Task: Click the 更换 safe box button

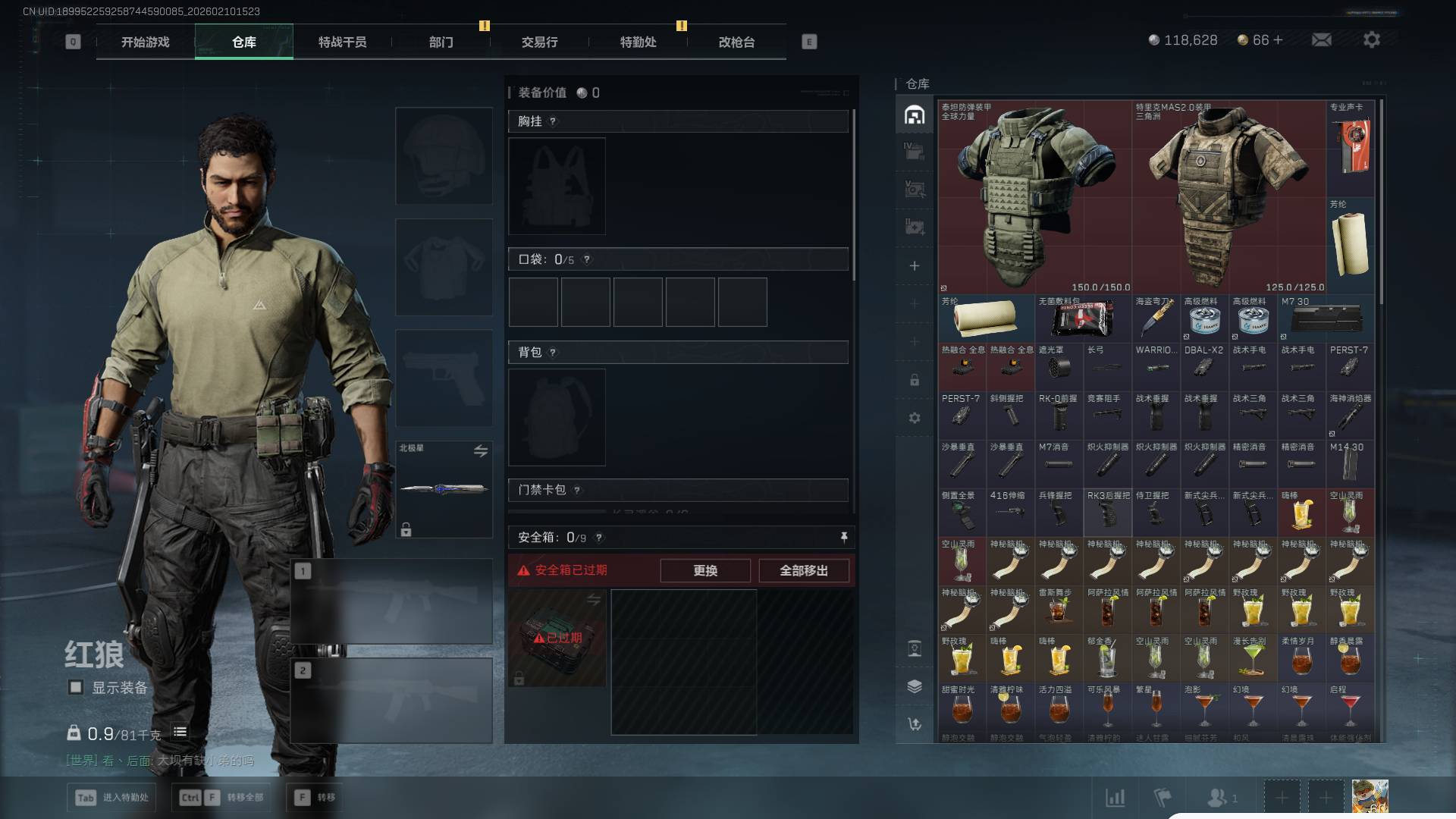Action: [704, 570]
